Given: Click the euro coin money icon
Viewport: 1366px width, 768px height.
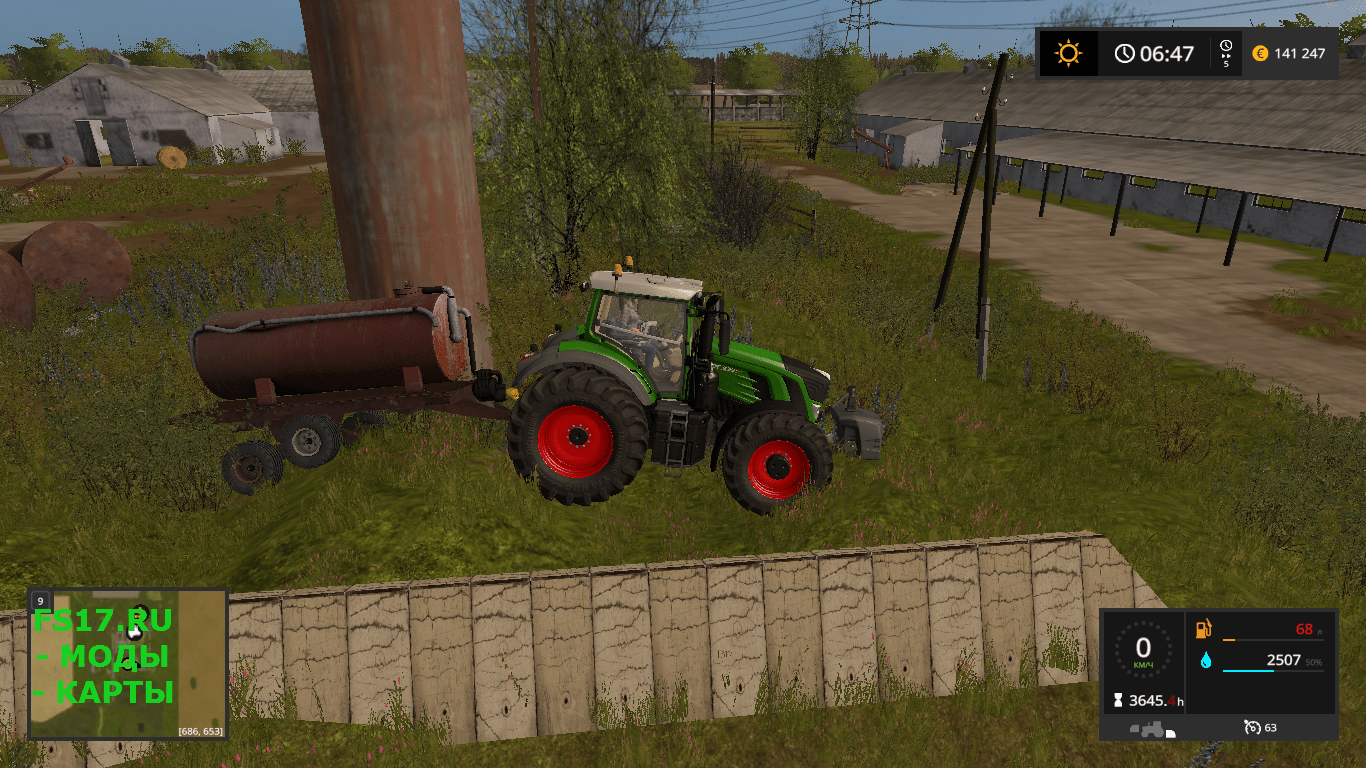Looking at the screenshot, I should [1260, 53].
